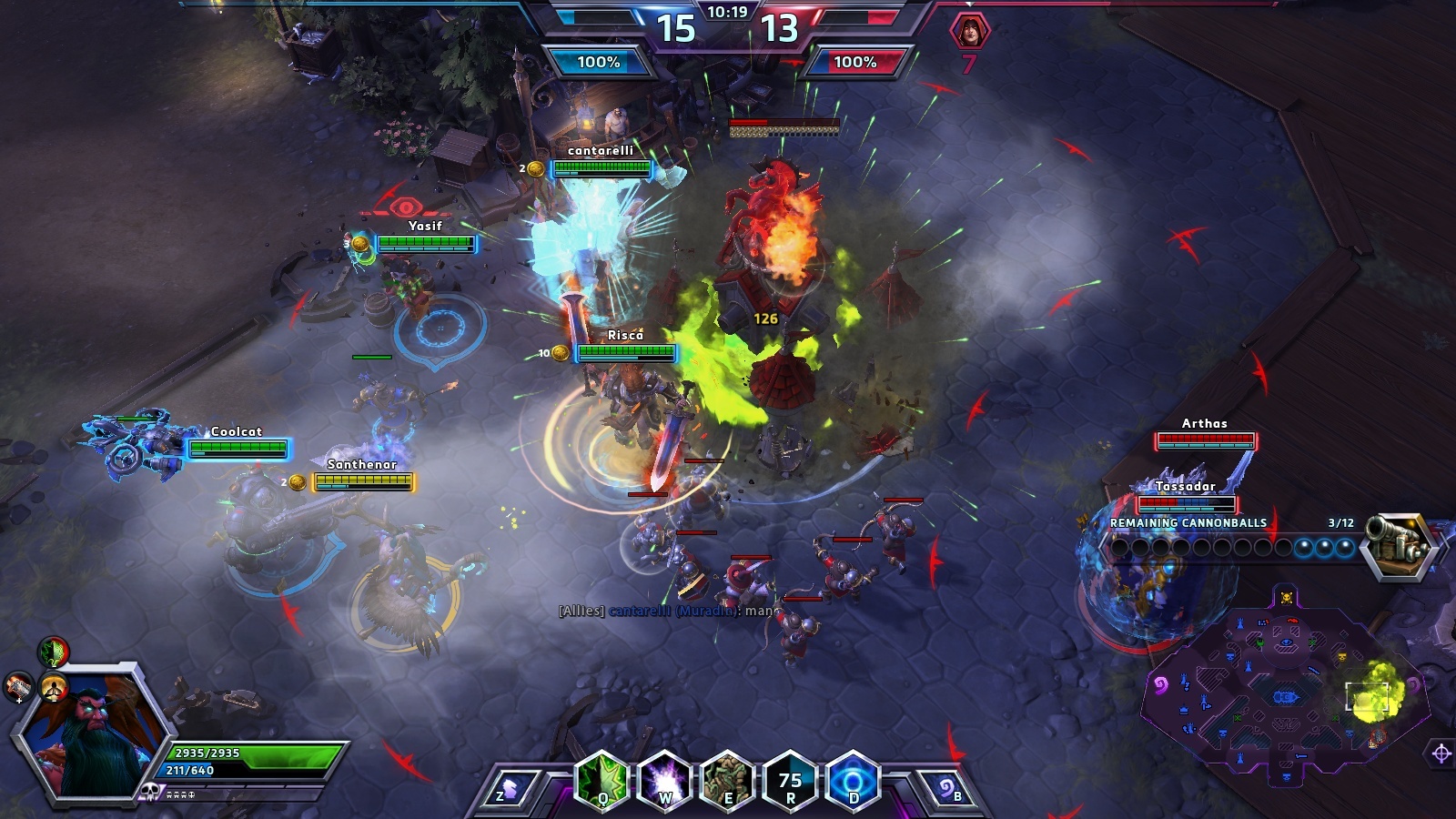This screenshot has width=1456, height=819.
Task: Select the scroll buff icon with plus
Action: click(x=18, y=687)
